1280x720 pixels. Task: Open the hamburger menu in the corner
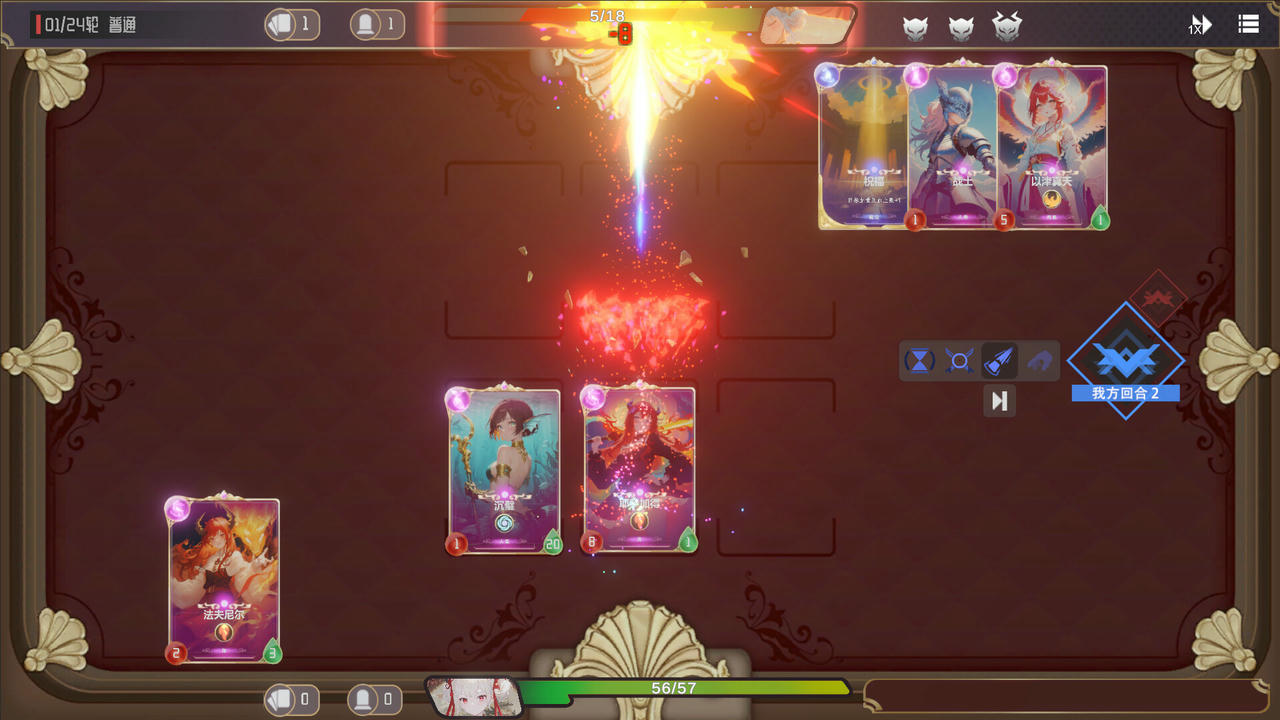(x=1248, y=24)
